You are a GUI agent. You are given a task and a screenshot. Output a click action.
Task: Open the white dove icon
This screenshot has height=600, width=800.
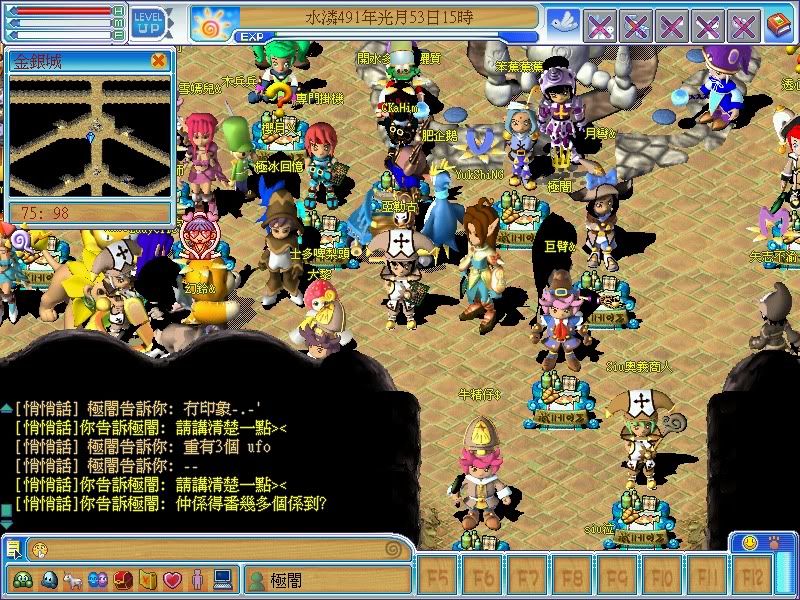coord(564,22)
